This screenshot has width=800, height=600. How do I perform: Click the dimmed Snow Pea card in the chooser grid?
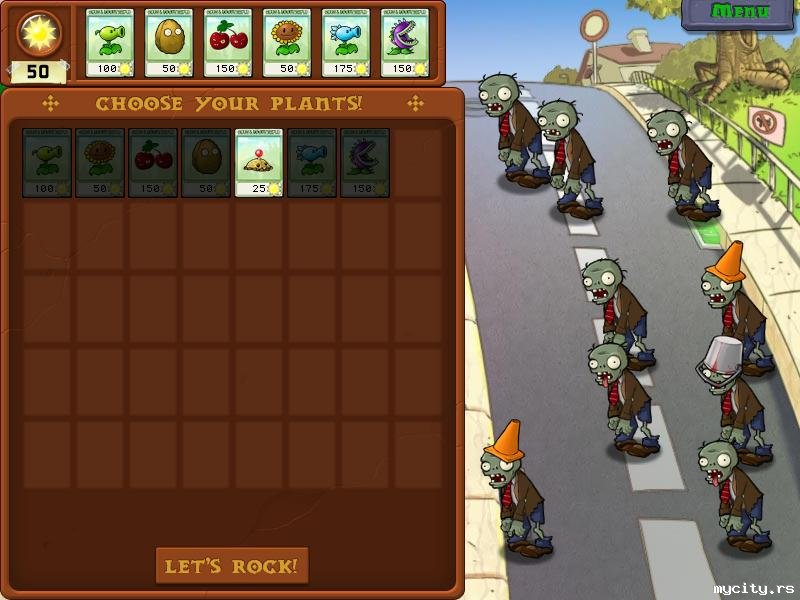[x=312, y=162]
